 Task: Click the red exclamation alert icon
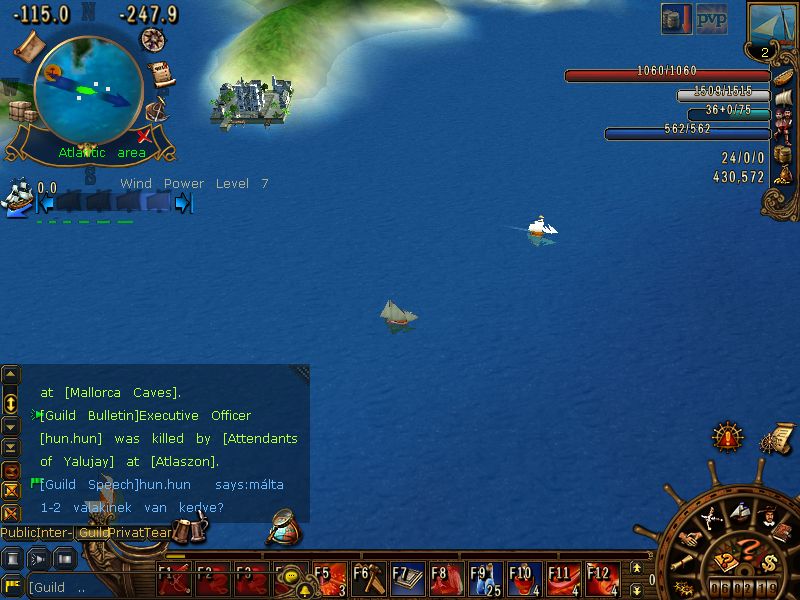point(727,437)
